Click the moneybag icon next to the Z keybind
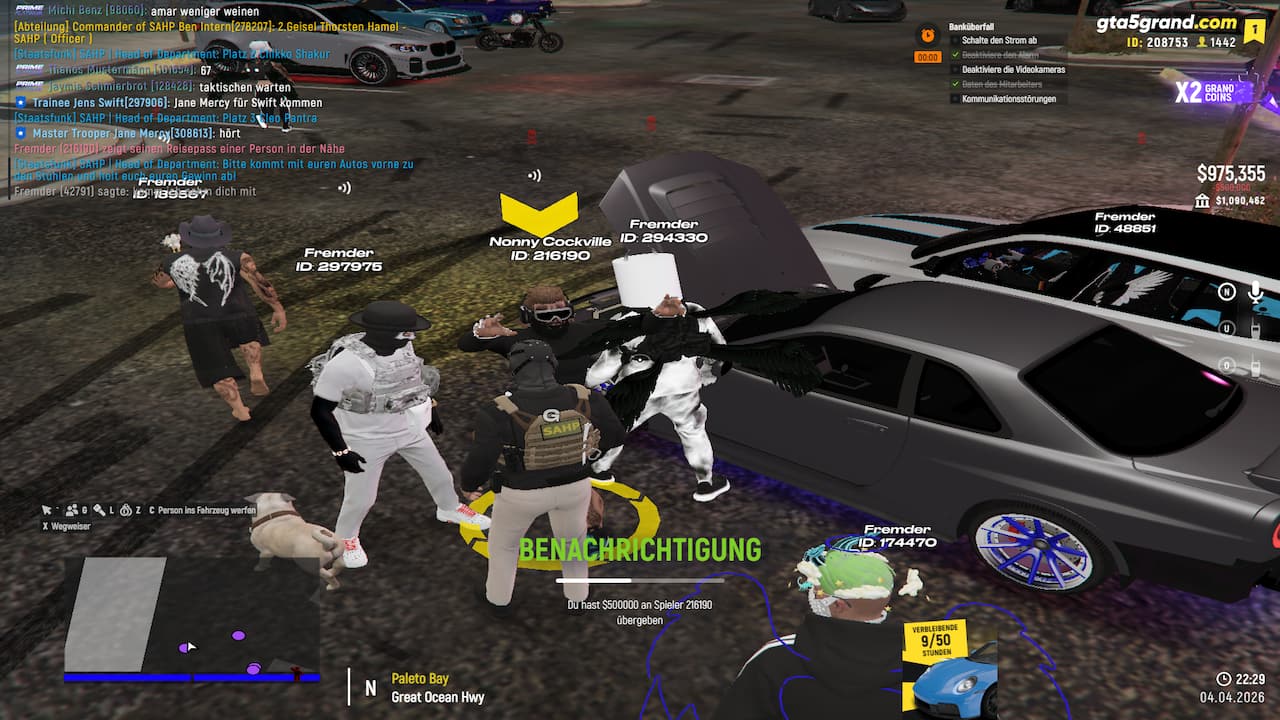 coord(126,509)
